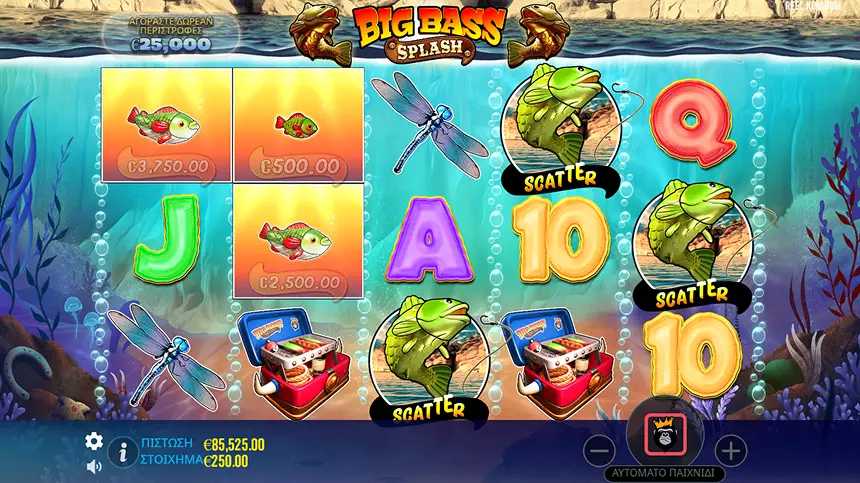The height and width of the screenshot is (483, 860).
Task: Buy free spins for €25,000
Action: coord(170,33)
